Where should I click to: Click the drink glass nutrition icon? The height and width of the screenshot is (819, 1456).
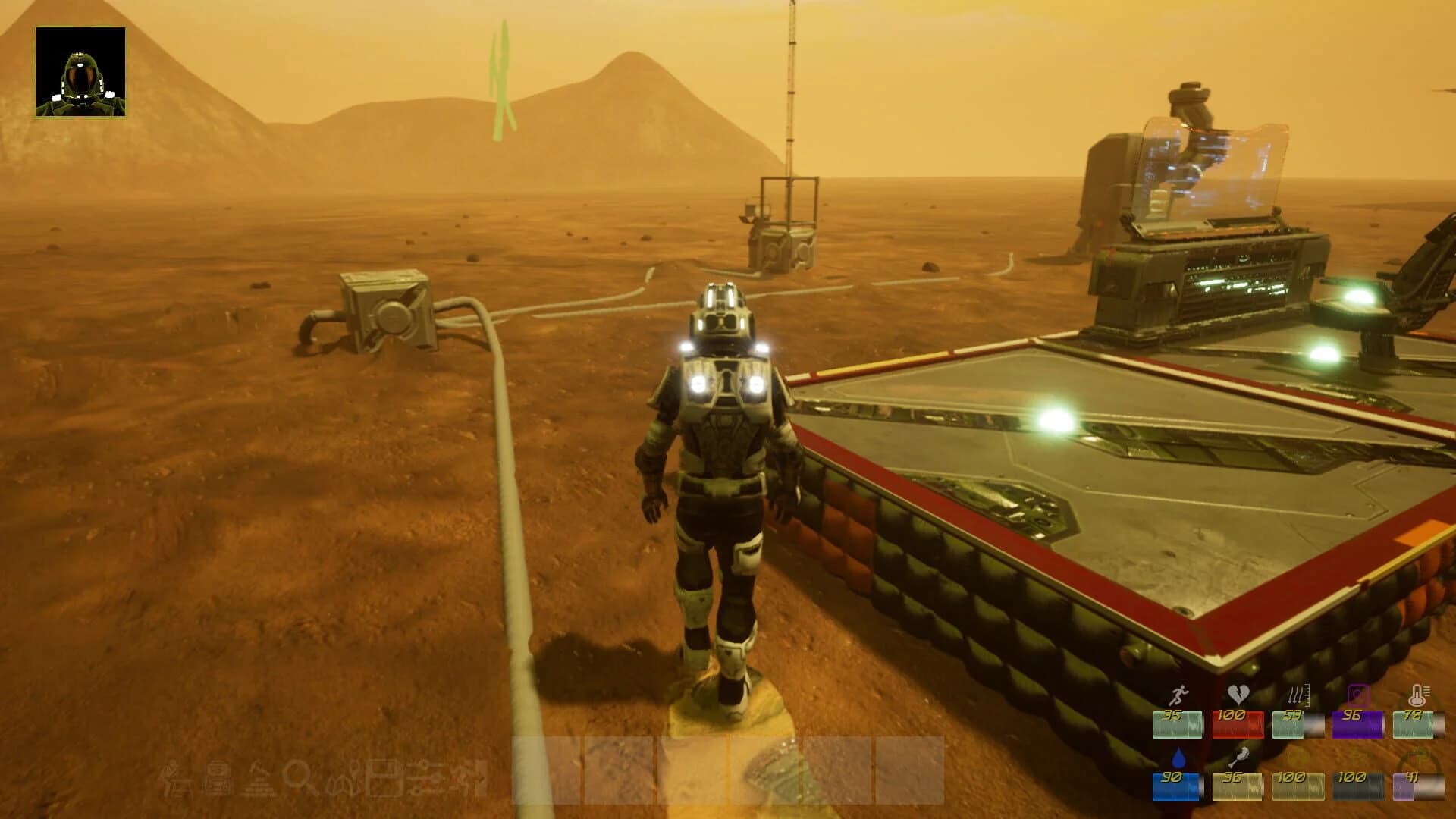1238,757
